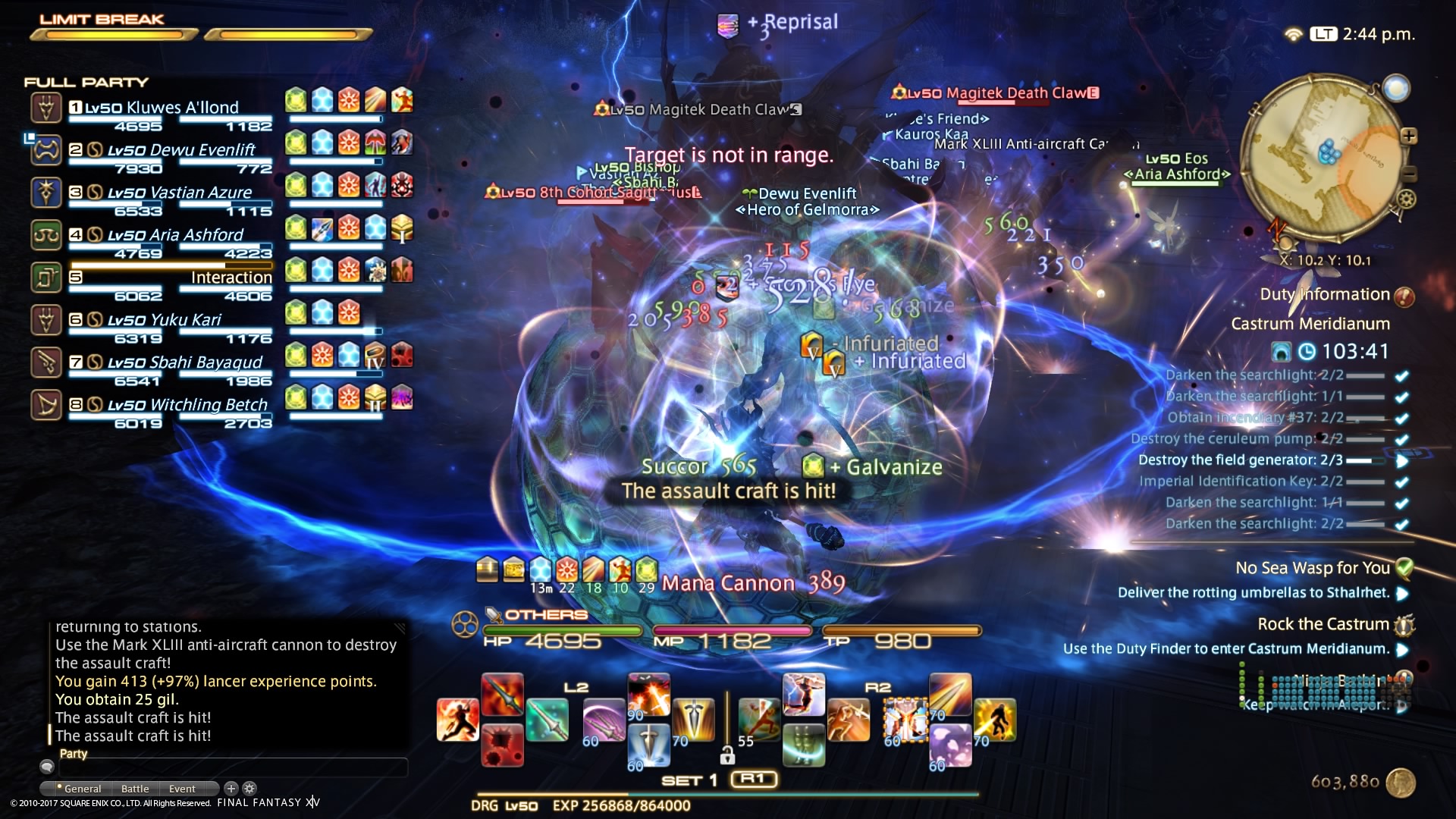Open the Duty Information exclamation icon

[1404, 297]
